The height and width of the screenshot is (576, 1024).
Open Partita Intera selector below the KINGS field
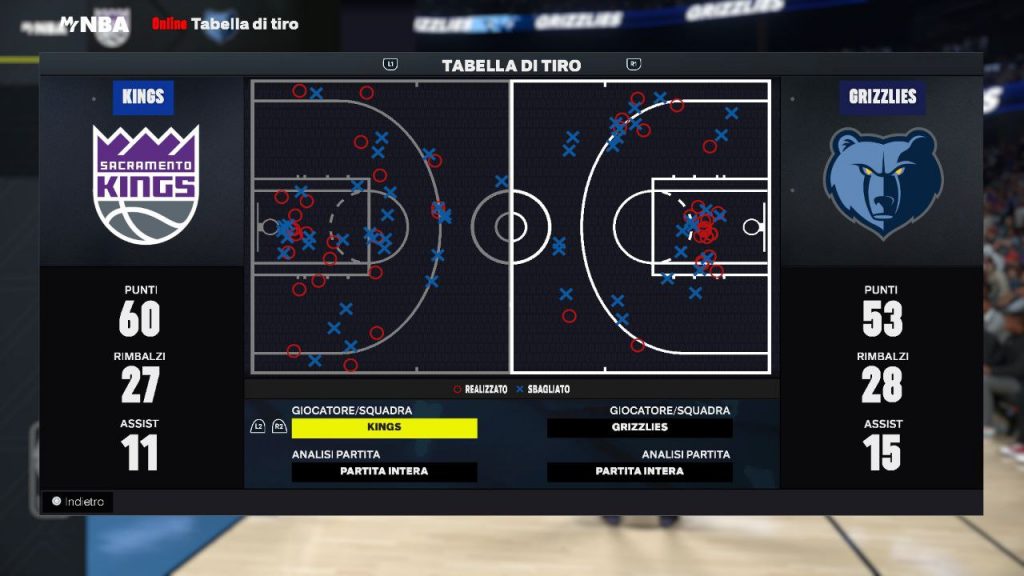tap(384, 472)
